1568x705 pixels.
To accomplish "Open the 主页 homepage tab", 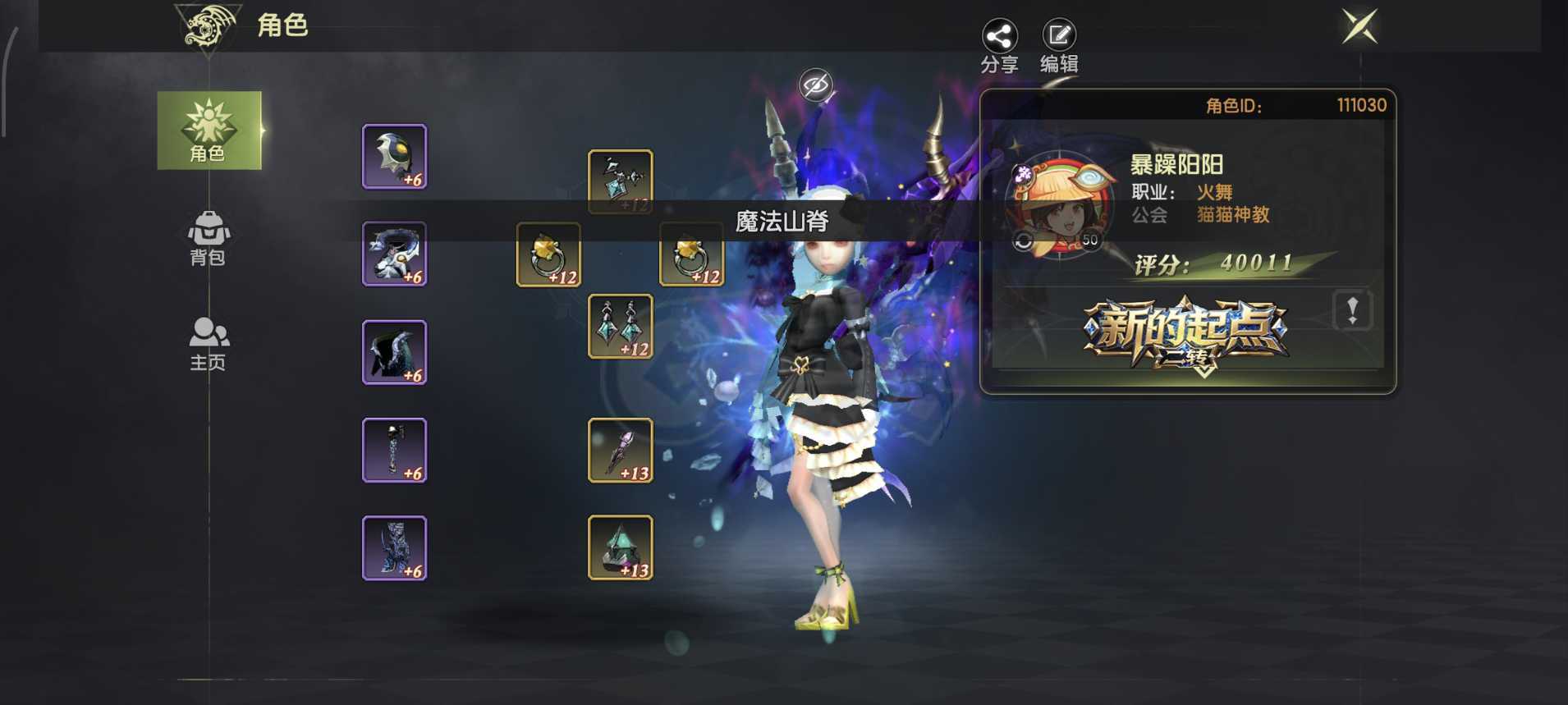I will (x=208, y=338).
